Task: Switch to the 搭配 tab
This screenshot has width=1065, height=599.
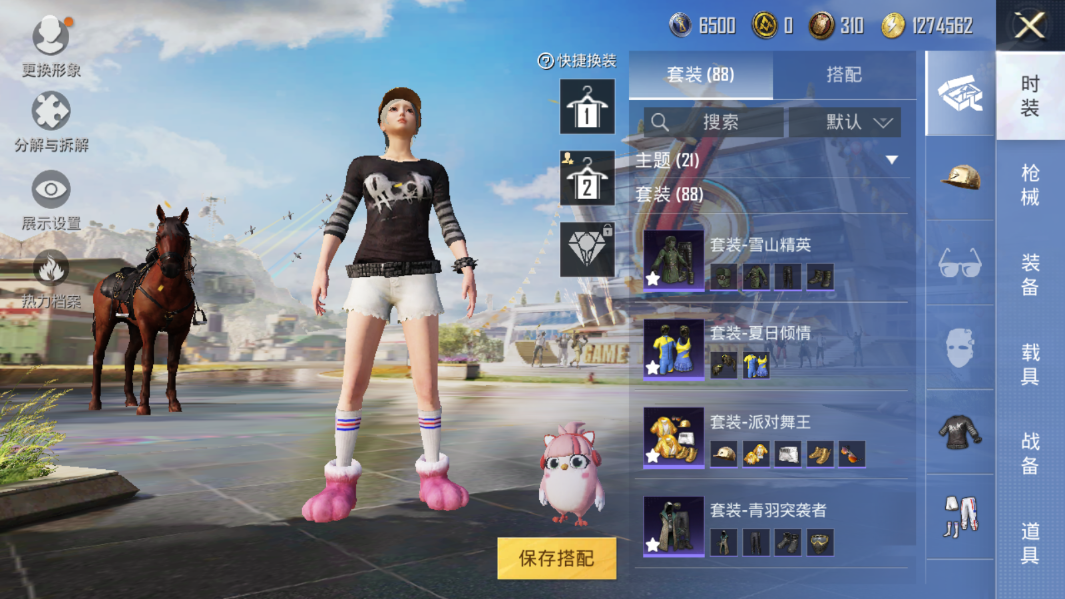Action: click(x=844, y=75)
